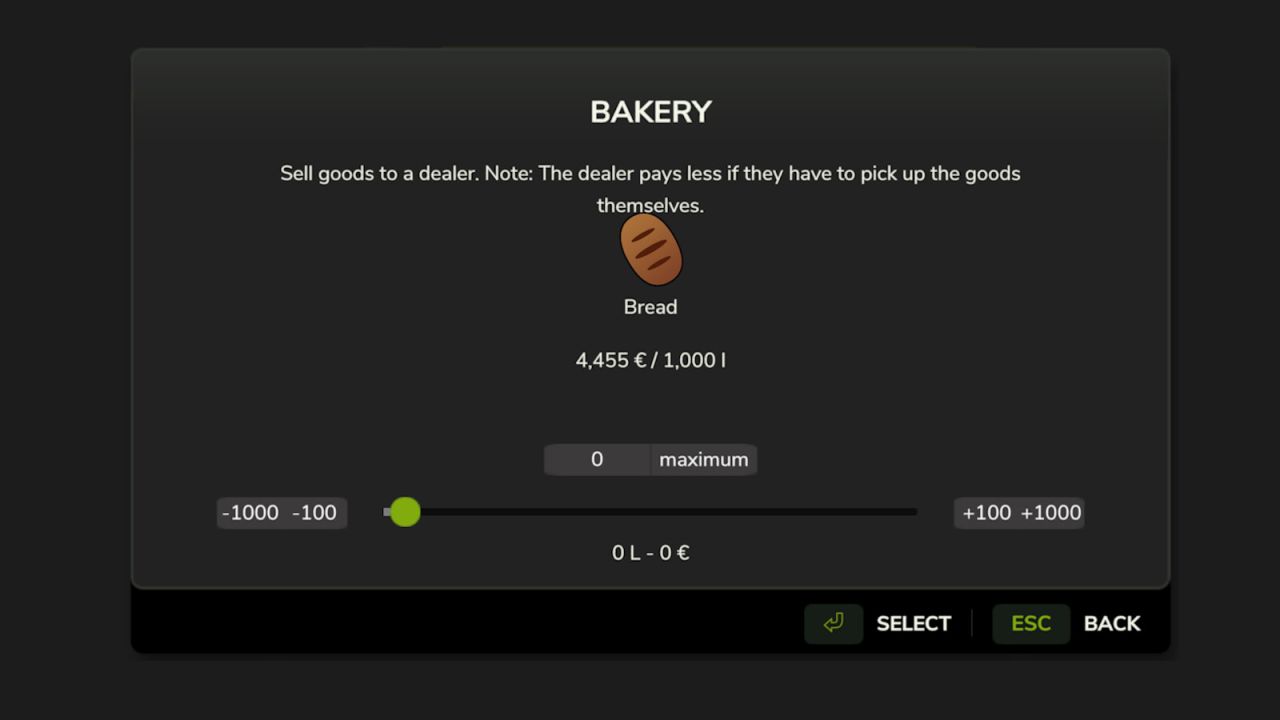
Task: Click the green slider handle
Action: (405, 512)
